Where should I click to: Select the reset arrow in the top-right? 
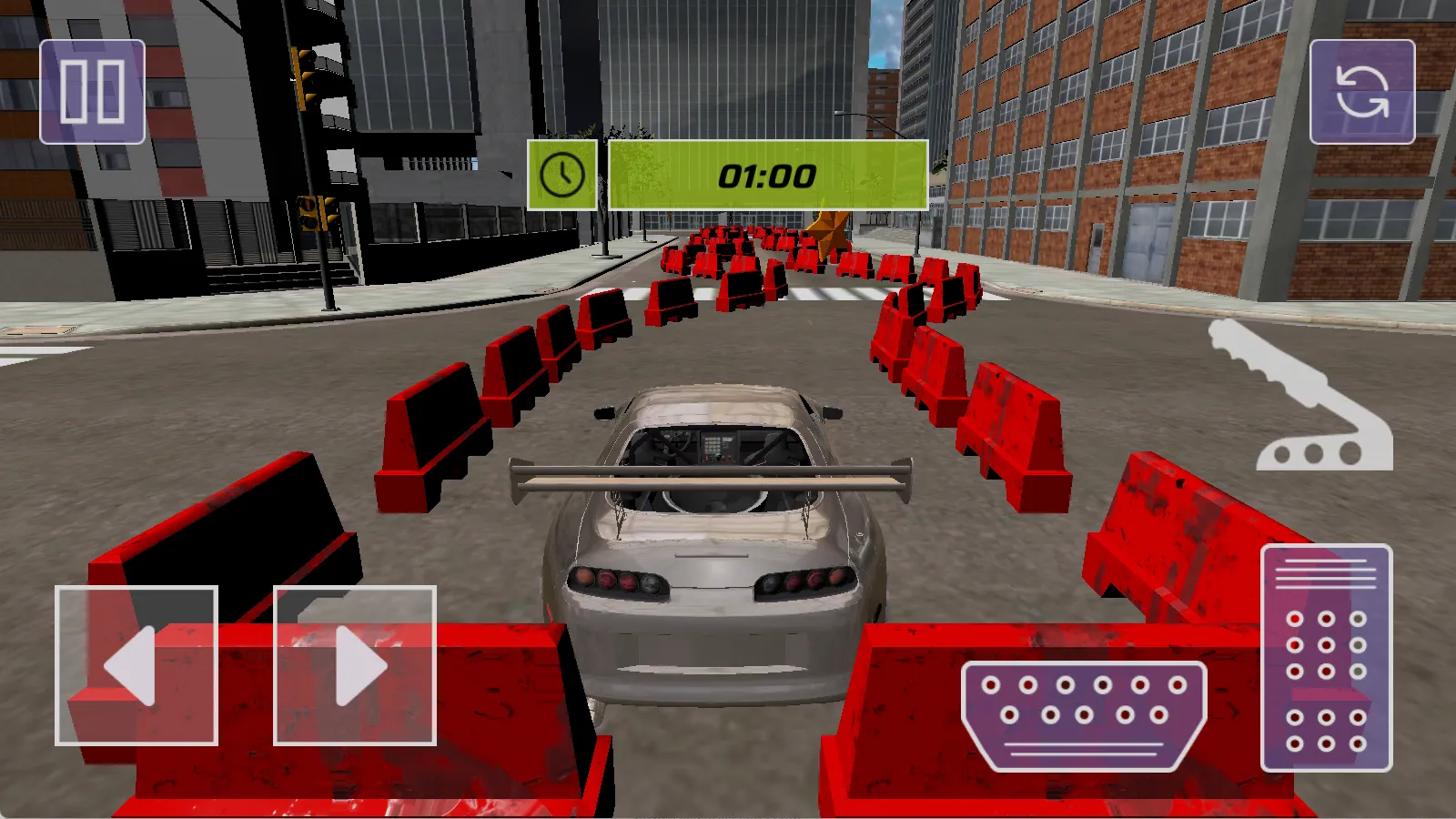click(1363, 90)
